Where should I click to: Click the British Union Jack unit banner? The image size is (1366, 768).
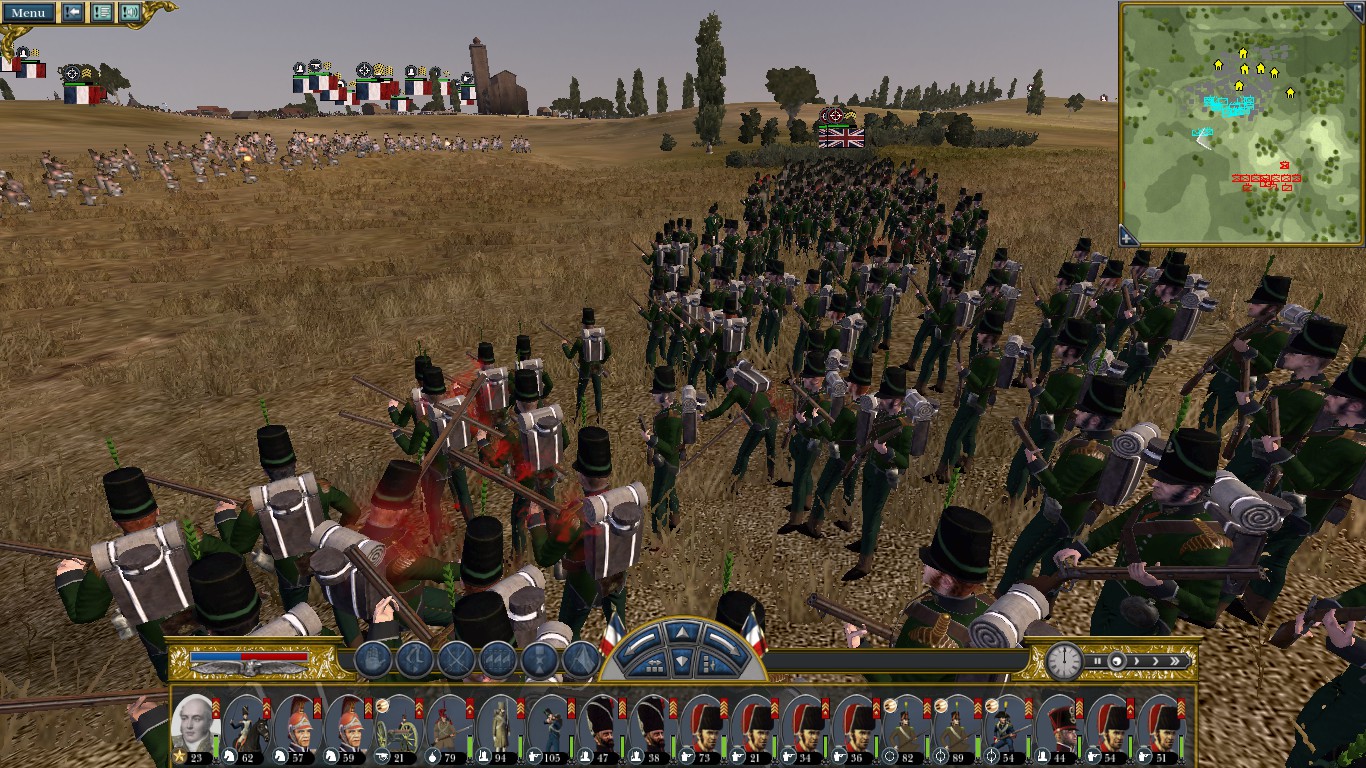tap(841, 138)
